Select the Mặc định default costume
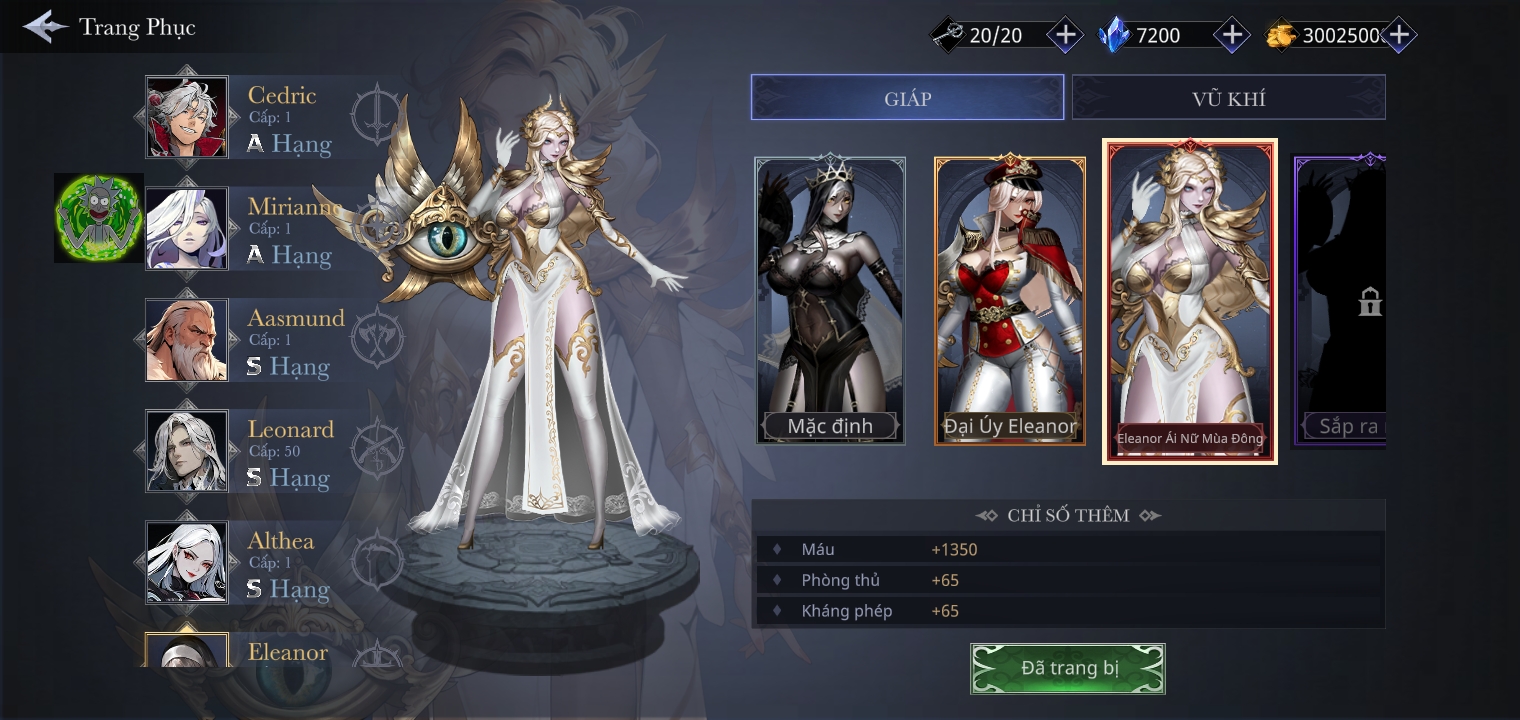 [830, 300]
